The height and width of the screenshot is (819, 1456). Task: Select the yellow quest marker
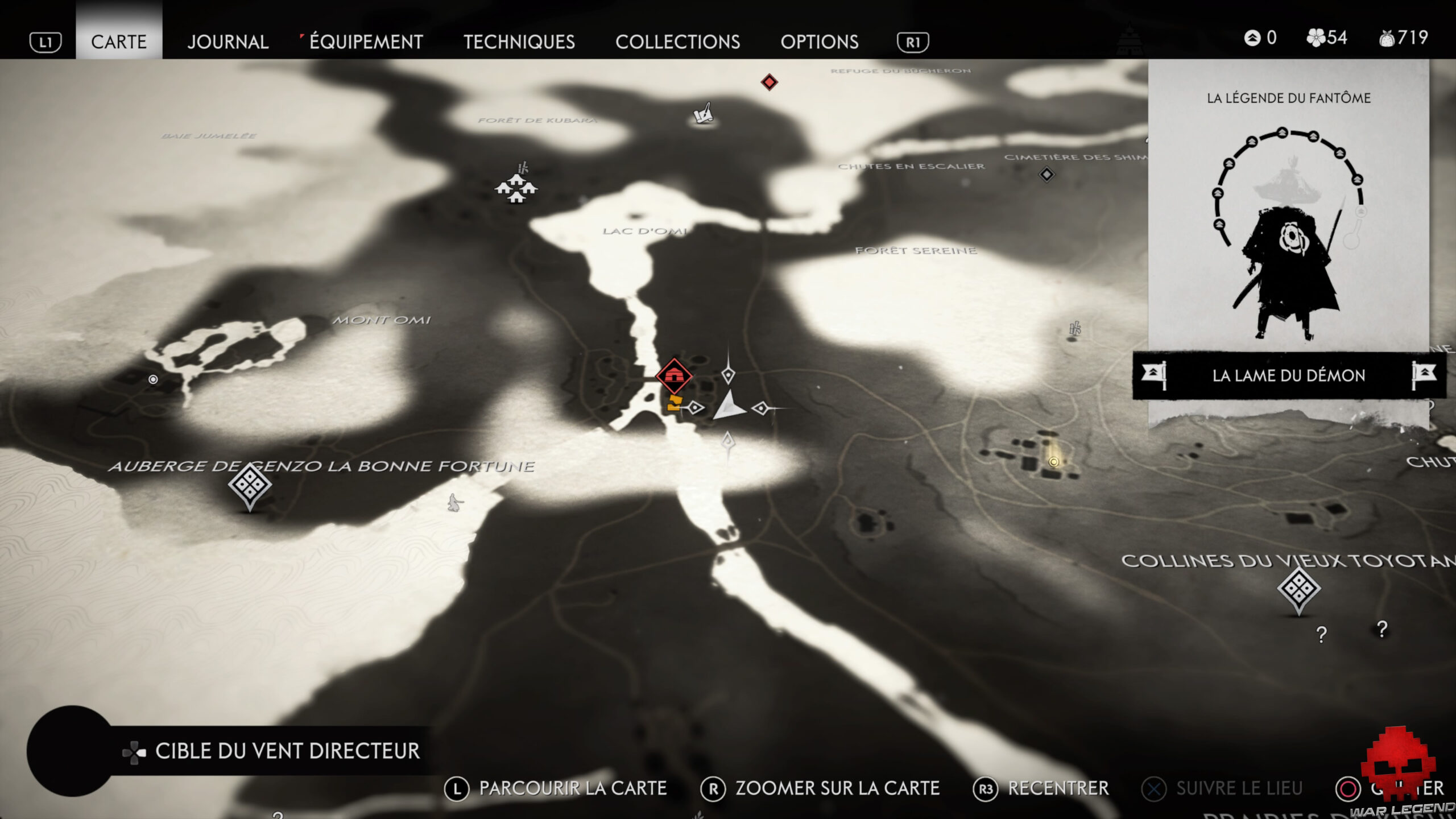[674, 403]
